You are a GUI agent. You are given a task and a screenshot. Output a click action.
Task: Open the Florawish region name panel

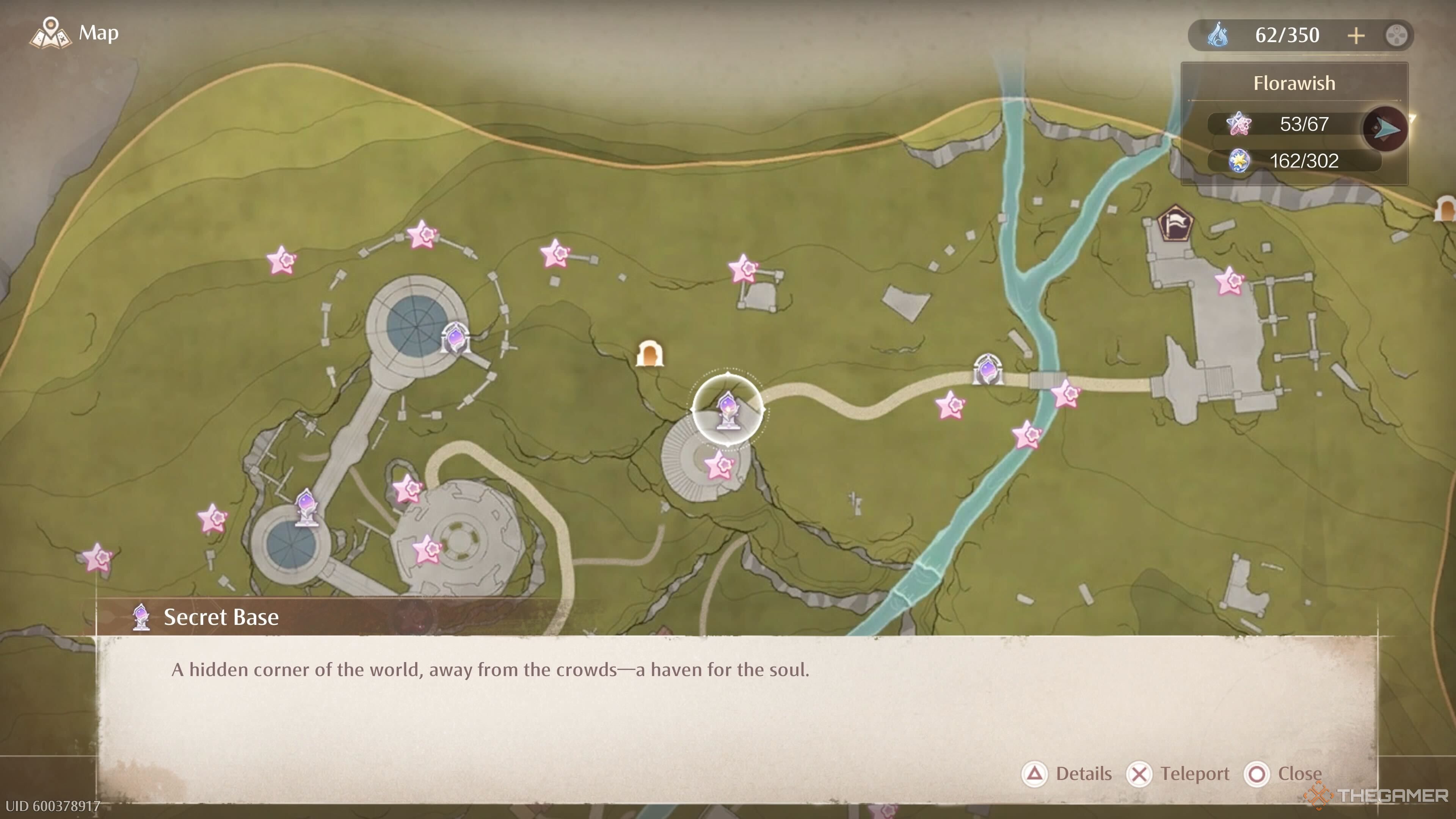[1294, 84]
